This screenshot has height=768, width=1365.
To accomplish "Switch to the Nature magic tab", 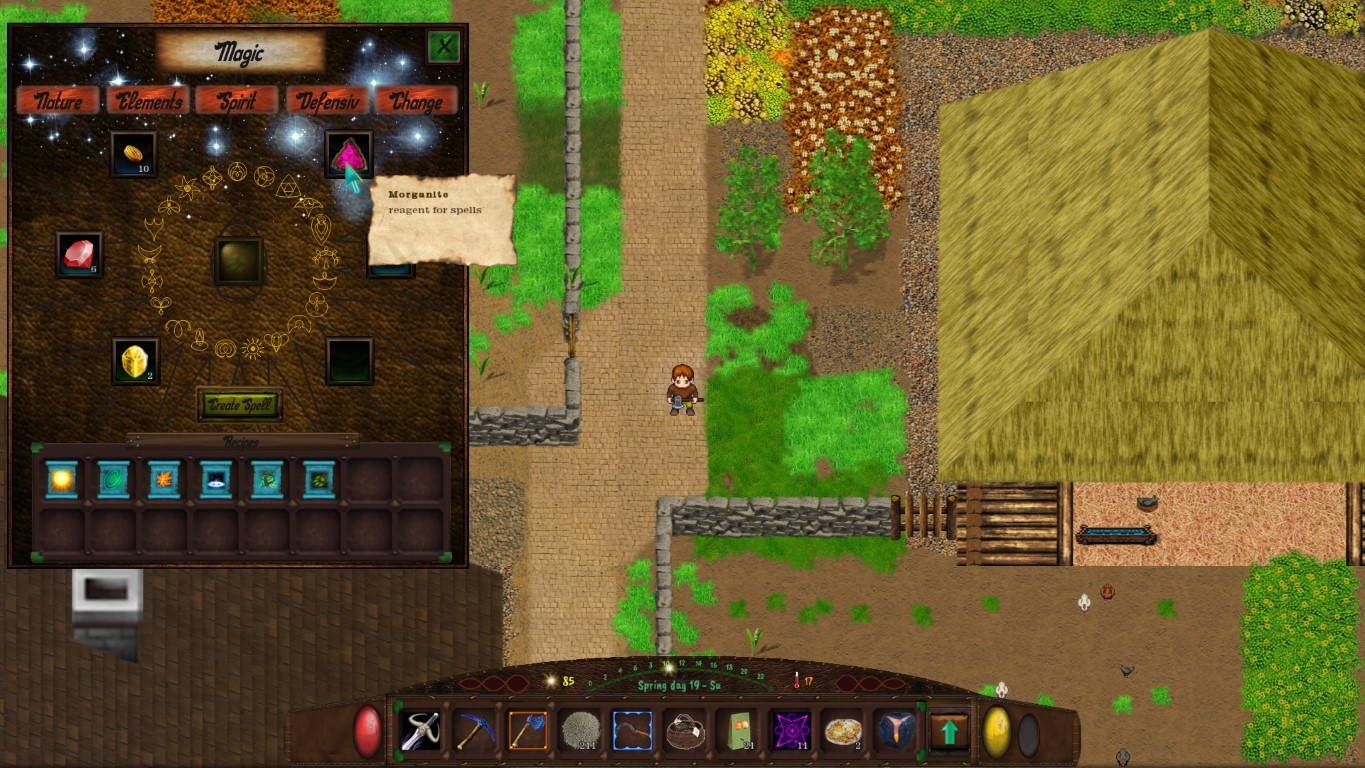I will pyautogui.click(x=58, y=101).
